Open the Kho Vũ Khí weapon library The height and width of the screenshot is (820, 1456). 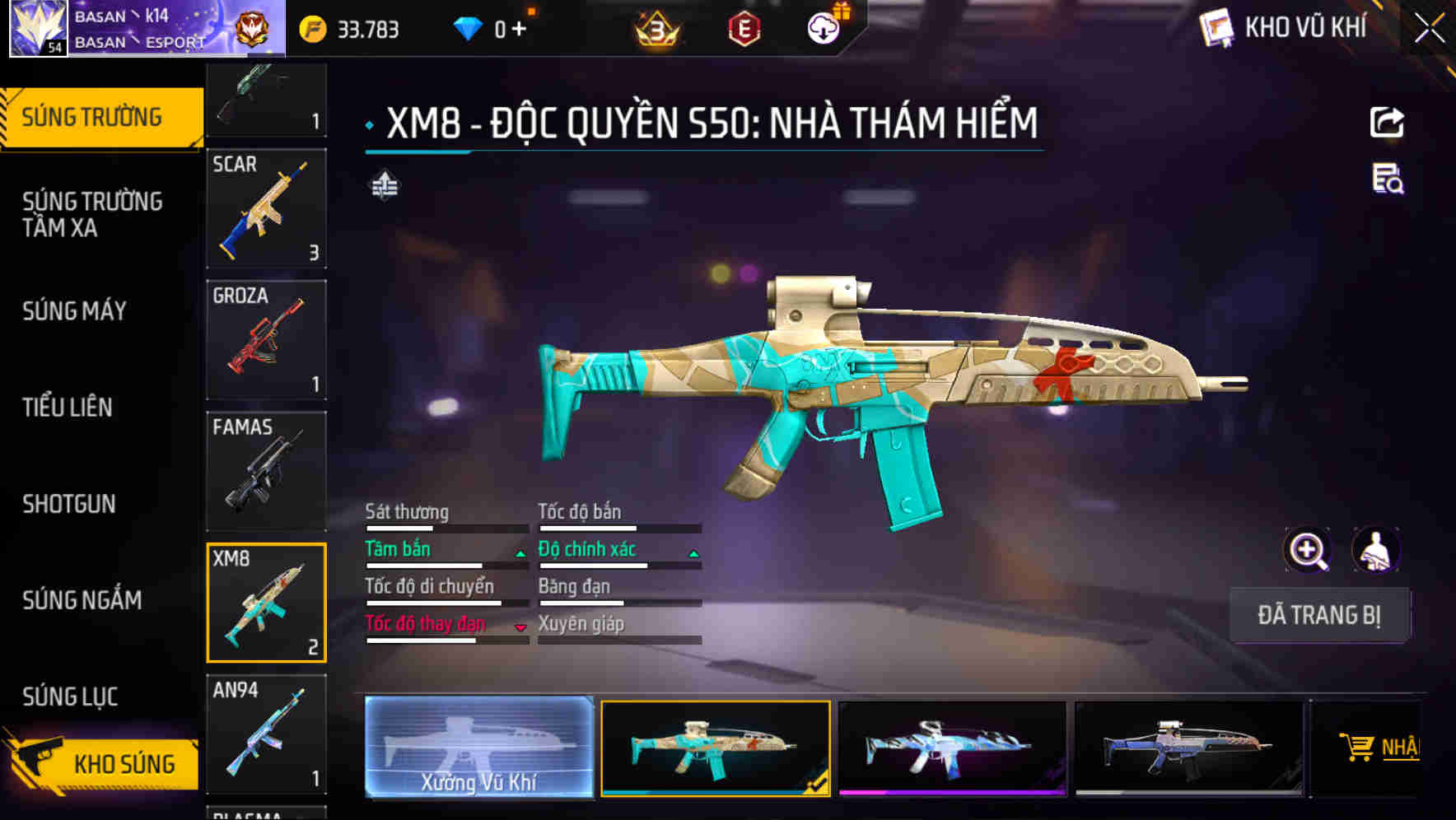pyautogui.click(x=1283, y=27)
